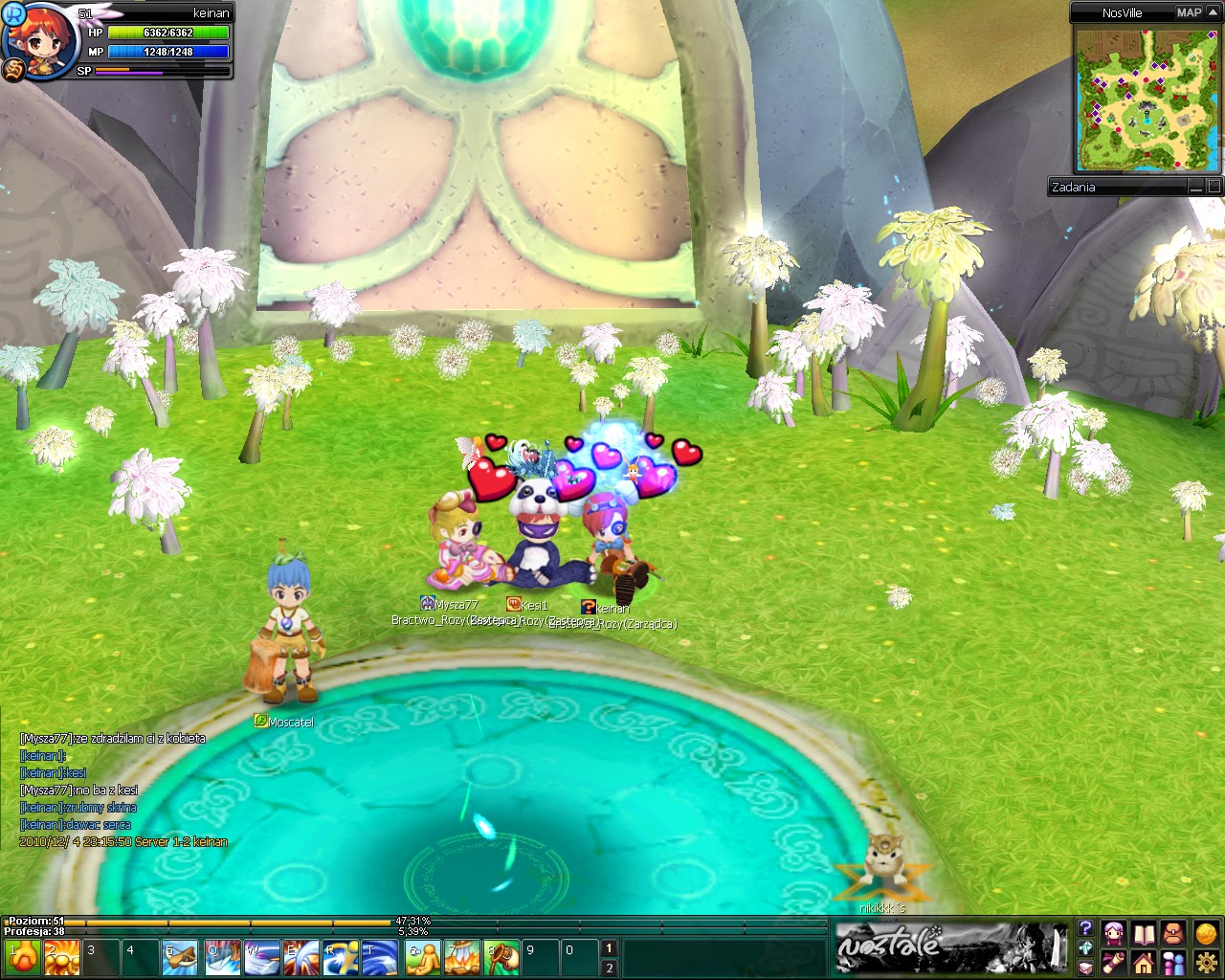Open the help question mark button
Image resolution: width=1225 pixels, height=980 pixels.
pyautogui.click(x=1085, y=928)
